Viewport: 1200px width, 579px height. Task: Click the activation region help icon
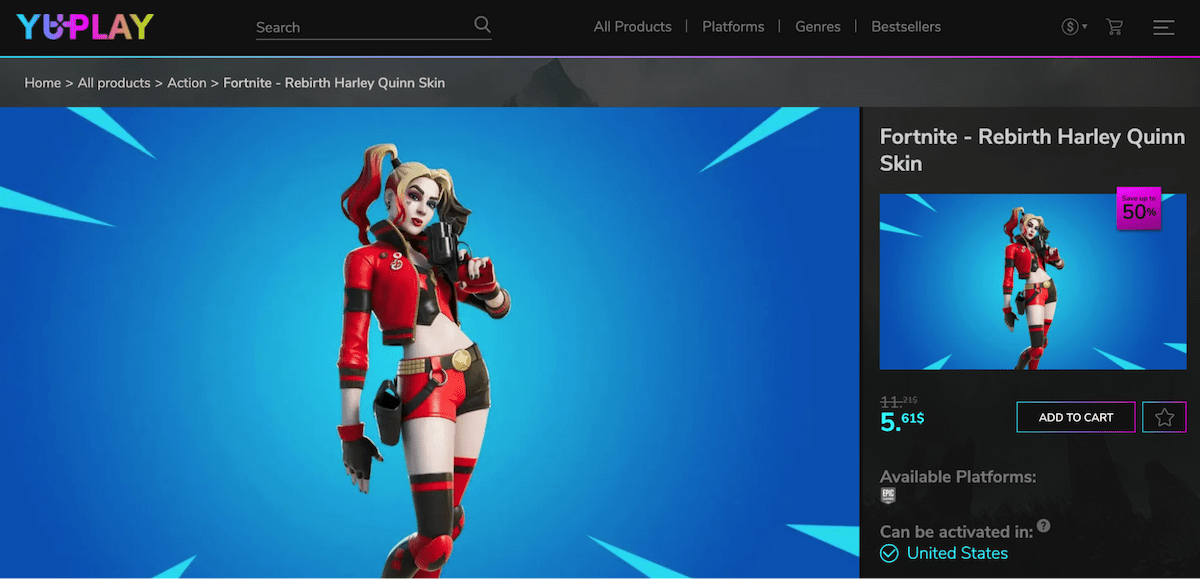point(1044,526)
